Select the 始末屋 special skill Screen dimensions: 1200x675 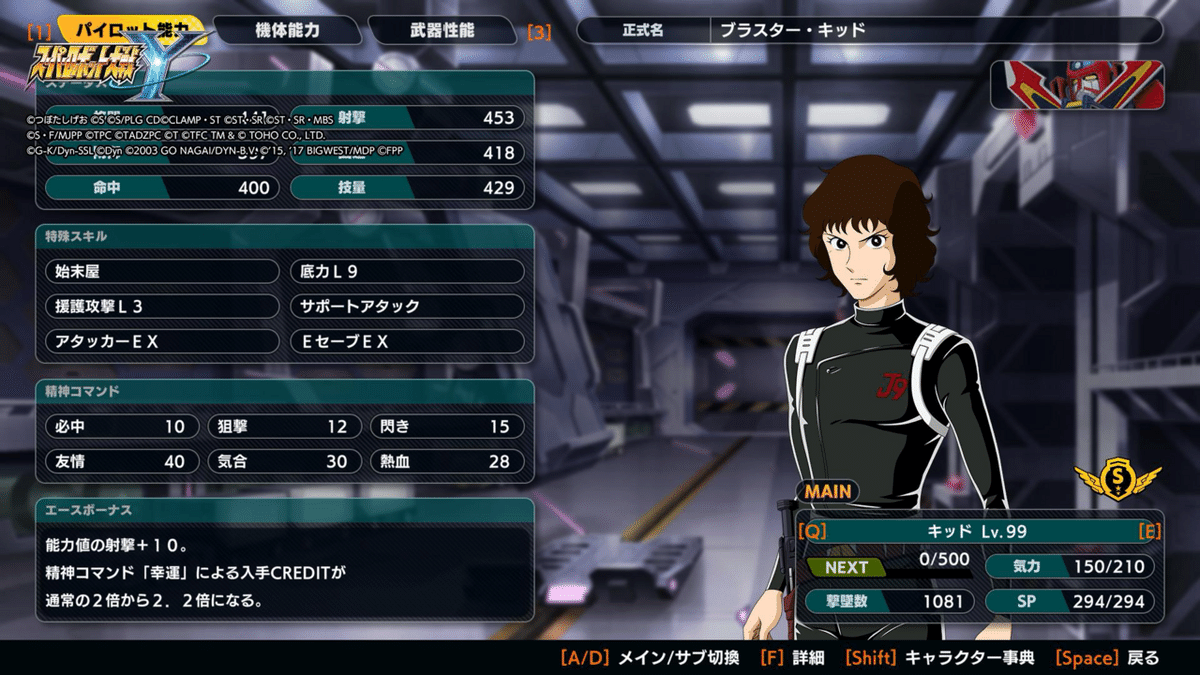coord(162,271)
